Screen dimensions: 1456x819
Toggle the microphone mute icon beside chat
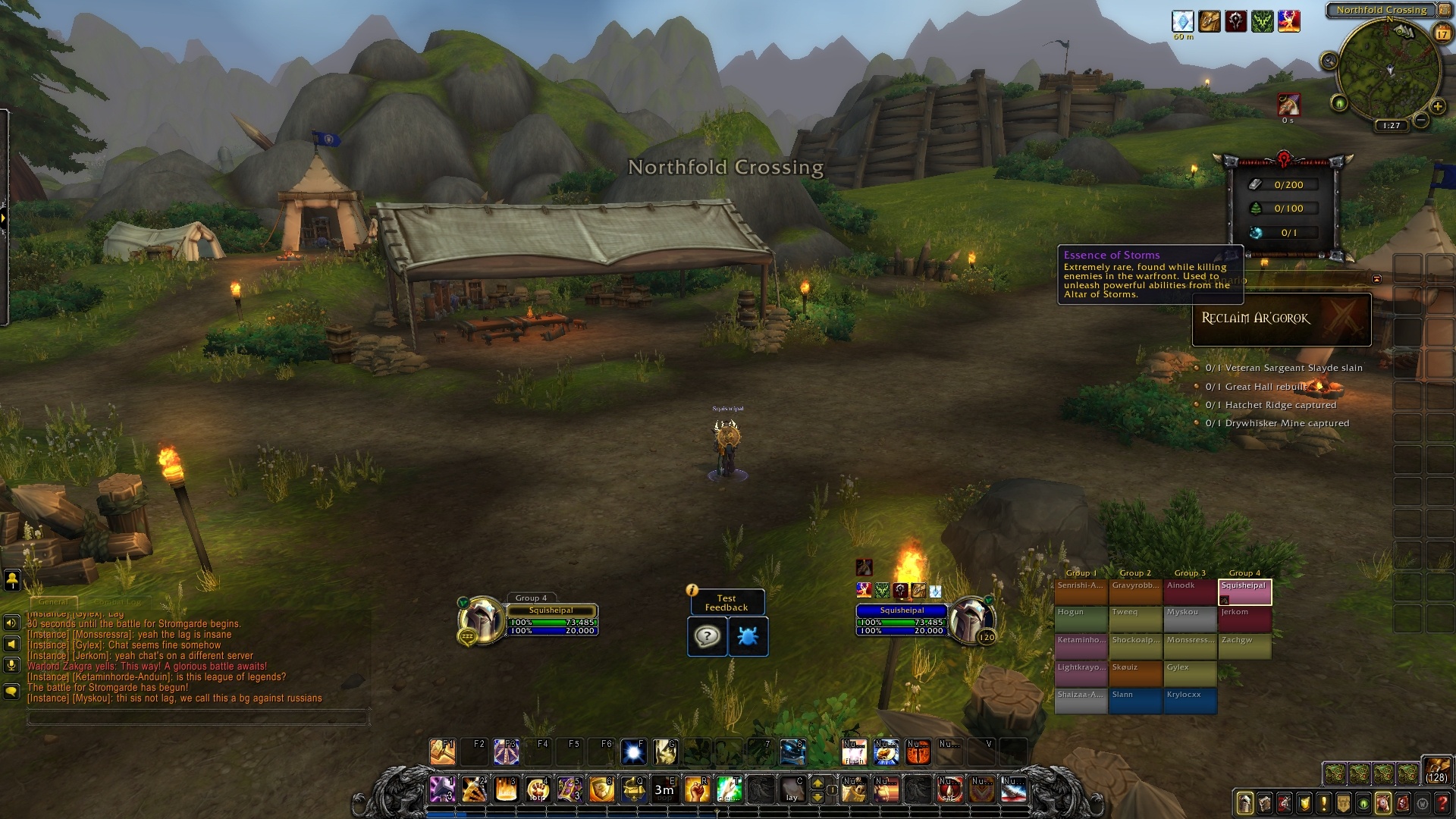click(11, 666)
